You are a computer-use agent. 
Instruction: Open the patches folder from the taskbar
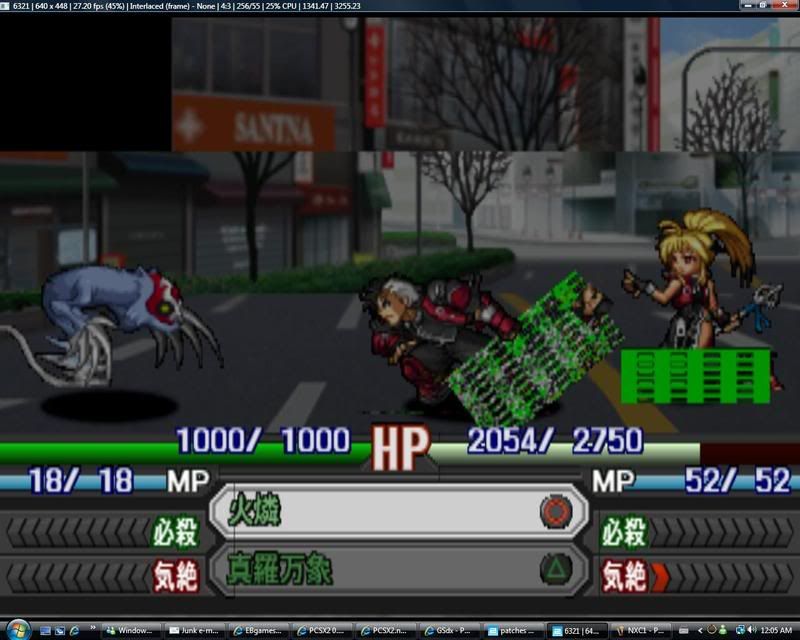tap(516, 631)
